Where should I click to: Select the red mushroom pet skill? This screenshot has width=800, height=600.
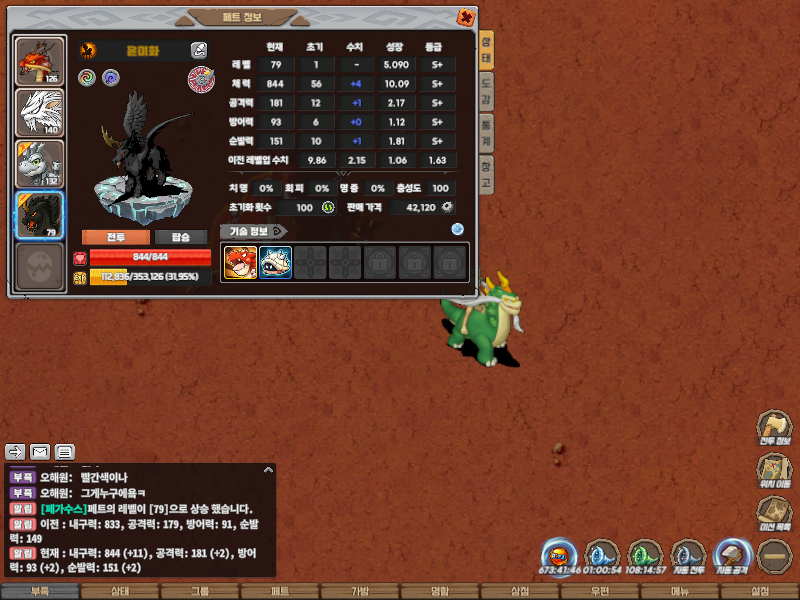pyautogui.click(x=240, y=263)
